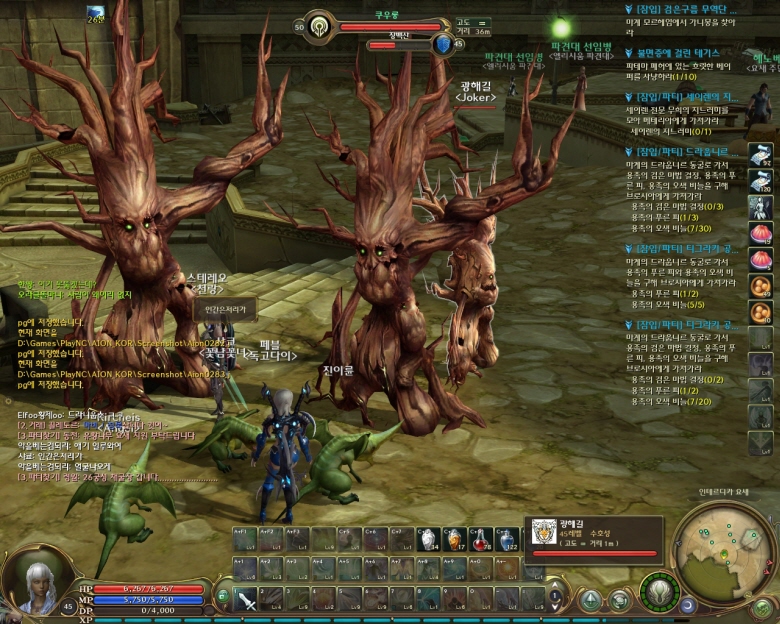Click the green button under the minimap
Viewport: 780px width, 624px height.
point(762,607)
